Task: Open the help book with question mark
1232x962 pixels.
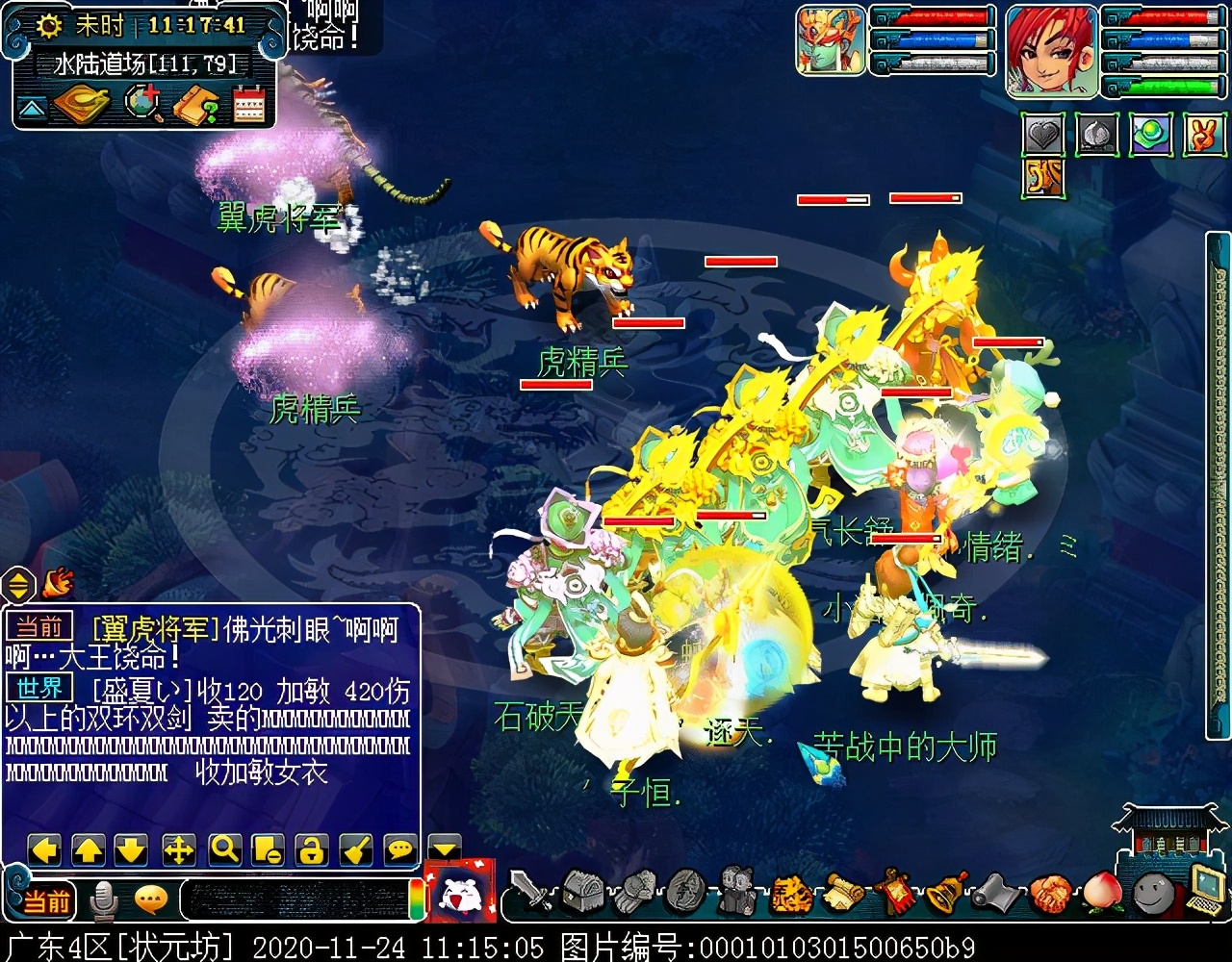Action: 196,104
